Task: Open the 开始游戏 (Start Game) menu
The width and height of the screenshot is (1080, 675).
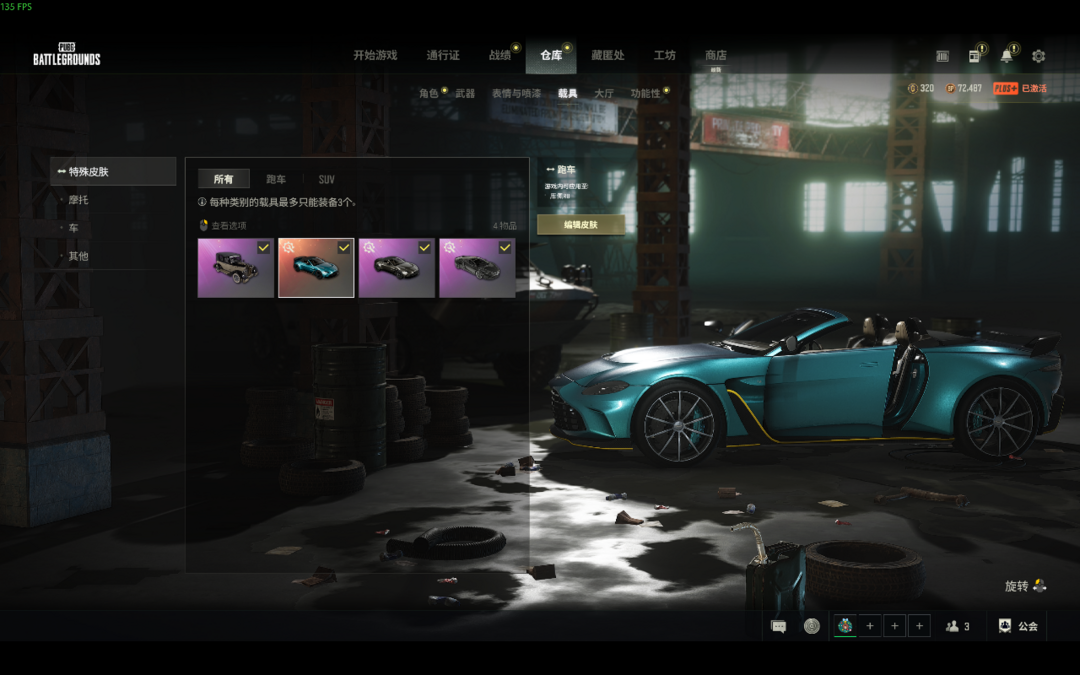Action: (x=375, y=56)
